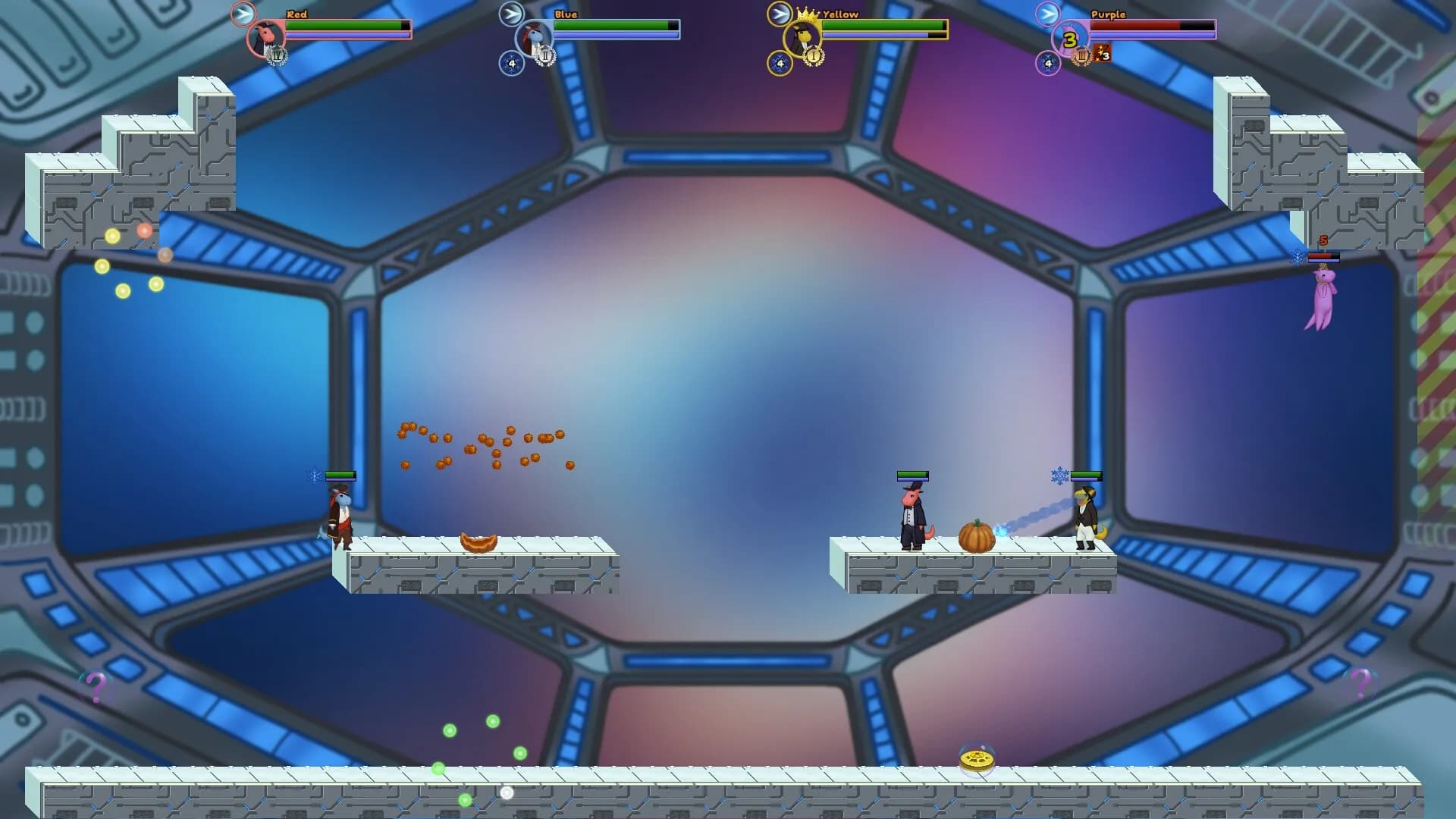Expand Blue's player panel via the double-arrow

coord(511,13)
